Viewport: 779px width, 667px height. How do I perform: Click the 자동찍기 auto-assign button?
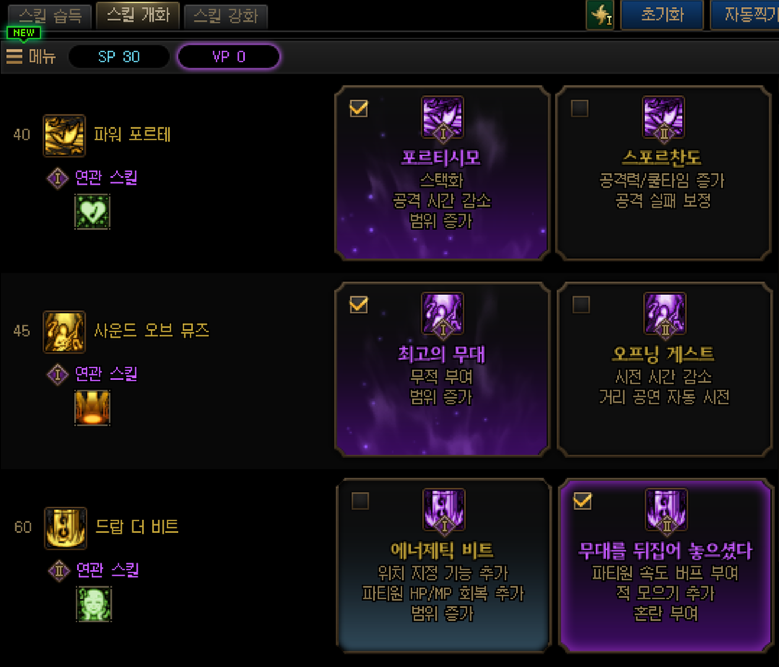(x=745, y=16)
